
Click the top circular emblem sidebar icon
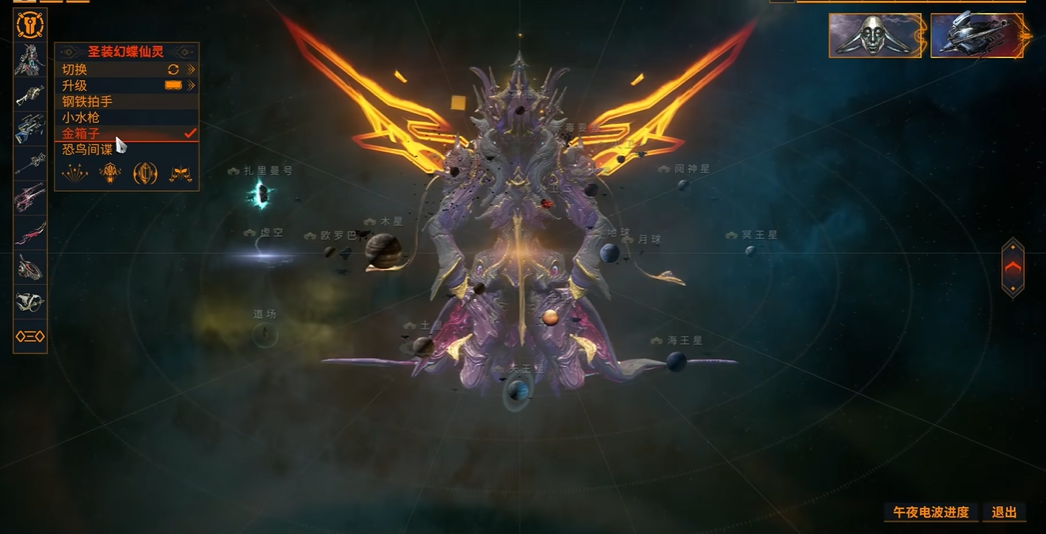coord(30,24)
